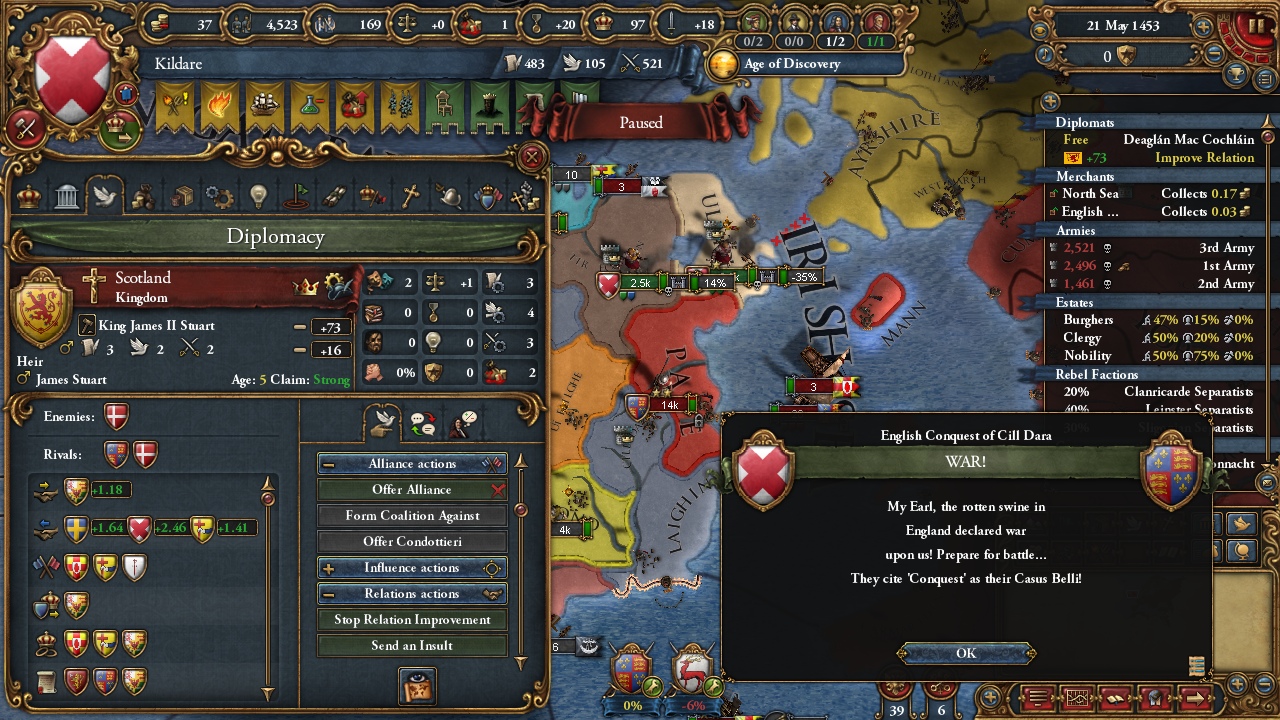Screen dimensions: 1280x720
Task: Click the Offer Alliance button
Action: 412,490
